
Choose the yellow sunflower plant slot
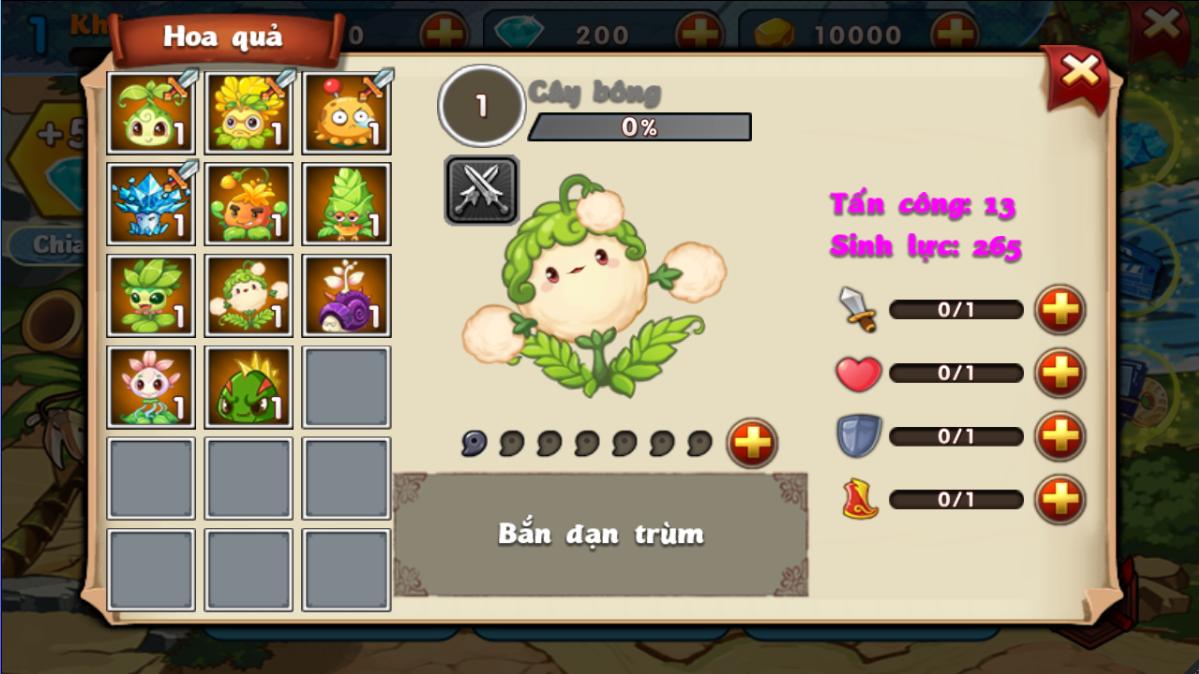point(248,113)
